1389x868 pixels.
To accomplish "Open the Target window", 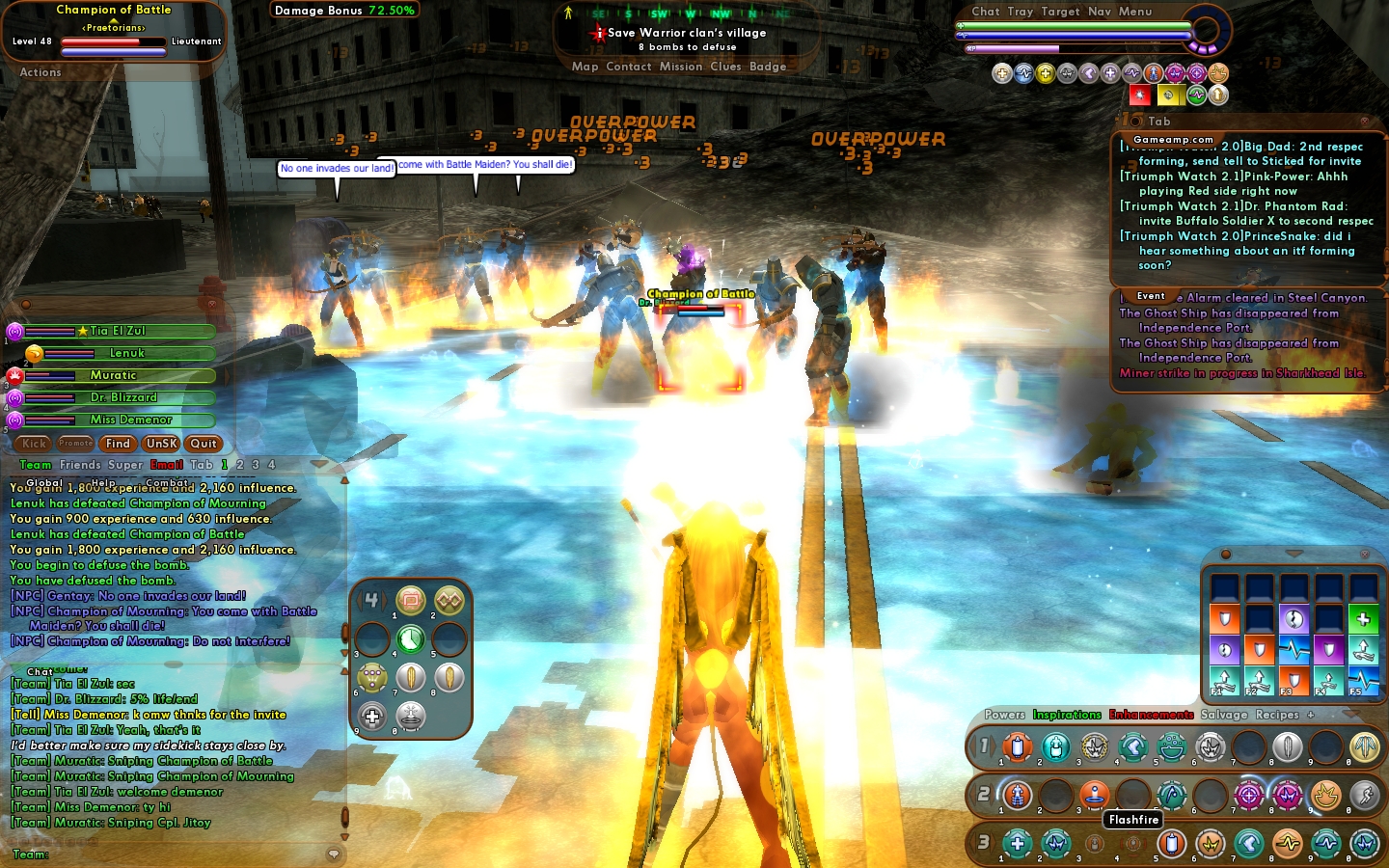I will coord(1060,12).
